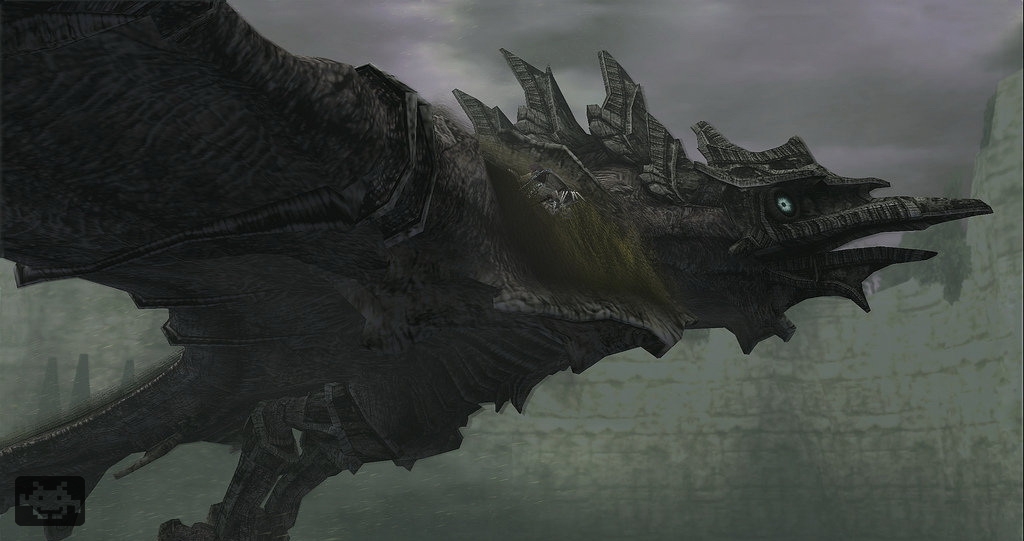Click the space invader watermark icon
This screenshot has width=1024, height=541.
[49, 500]
